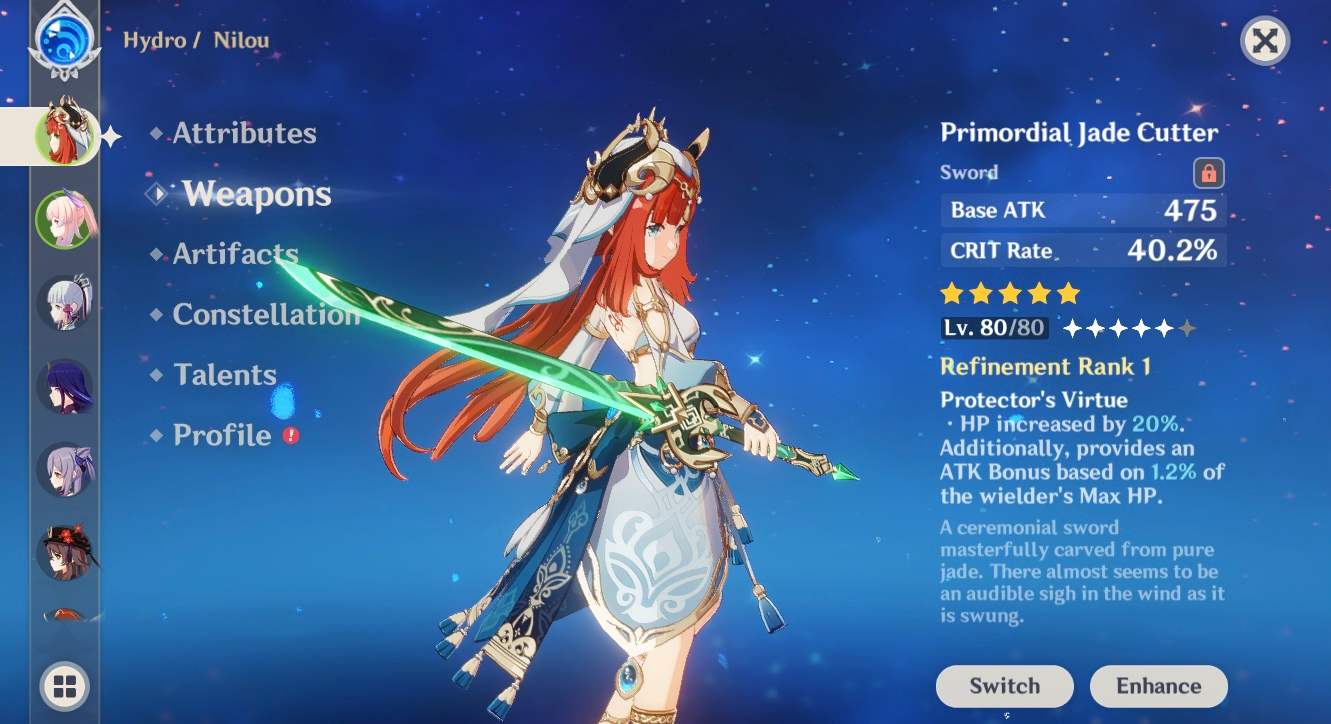Screen dimensions: 1331x724
Task: Select Keqing's portrait in the sidebar
Action: [x=66, y=470]
